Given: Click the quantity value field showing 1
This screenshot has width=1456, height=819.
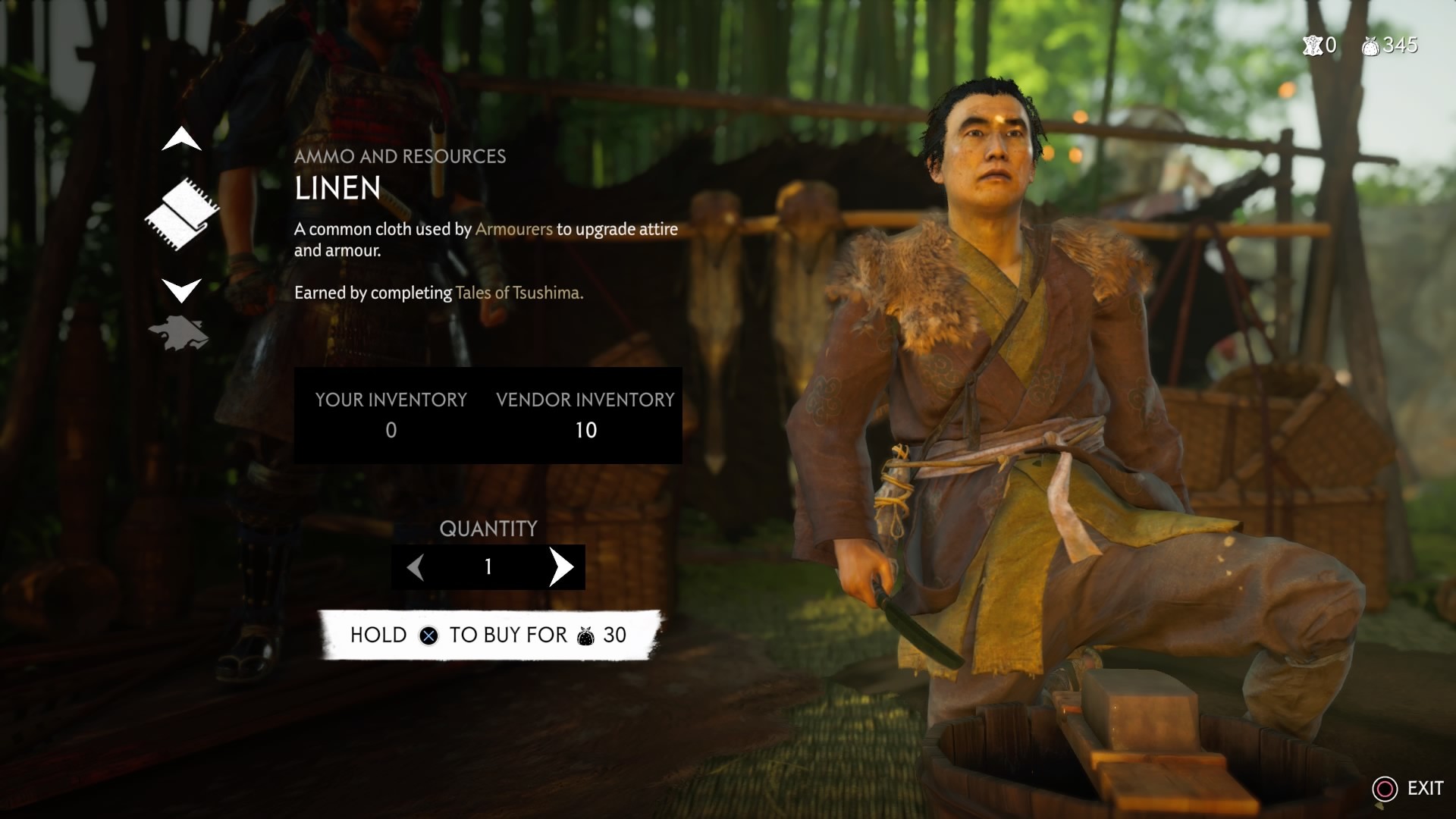Looking at the screenshot, I should pyautogui.click(x=488, y=566).
